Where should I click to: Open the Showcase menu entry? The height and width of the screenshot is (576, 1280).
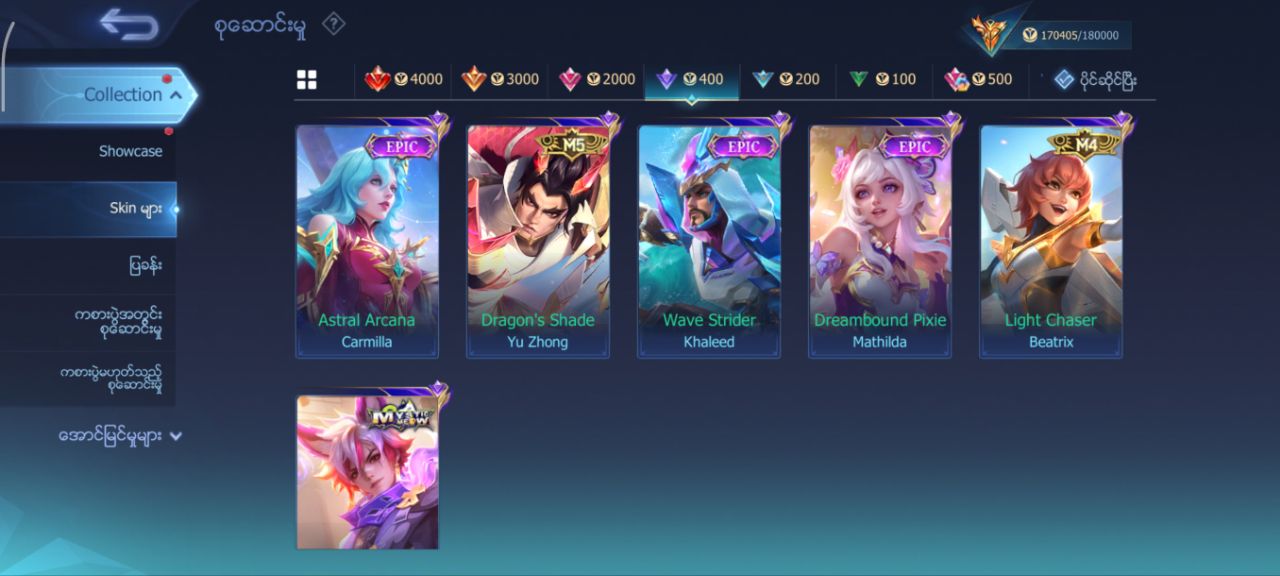pyautogui.click(x=130, y=152)
